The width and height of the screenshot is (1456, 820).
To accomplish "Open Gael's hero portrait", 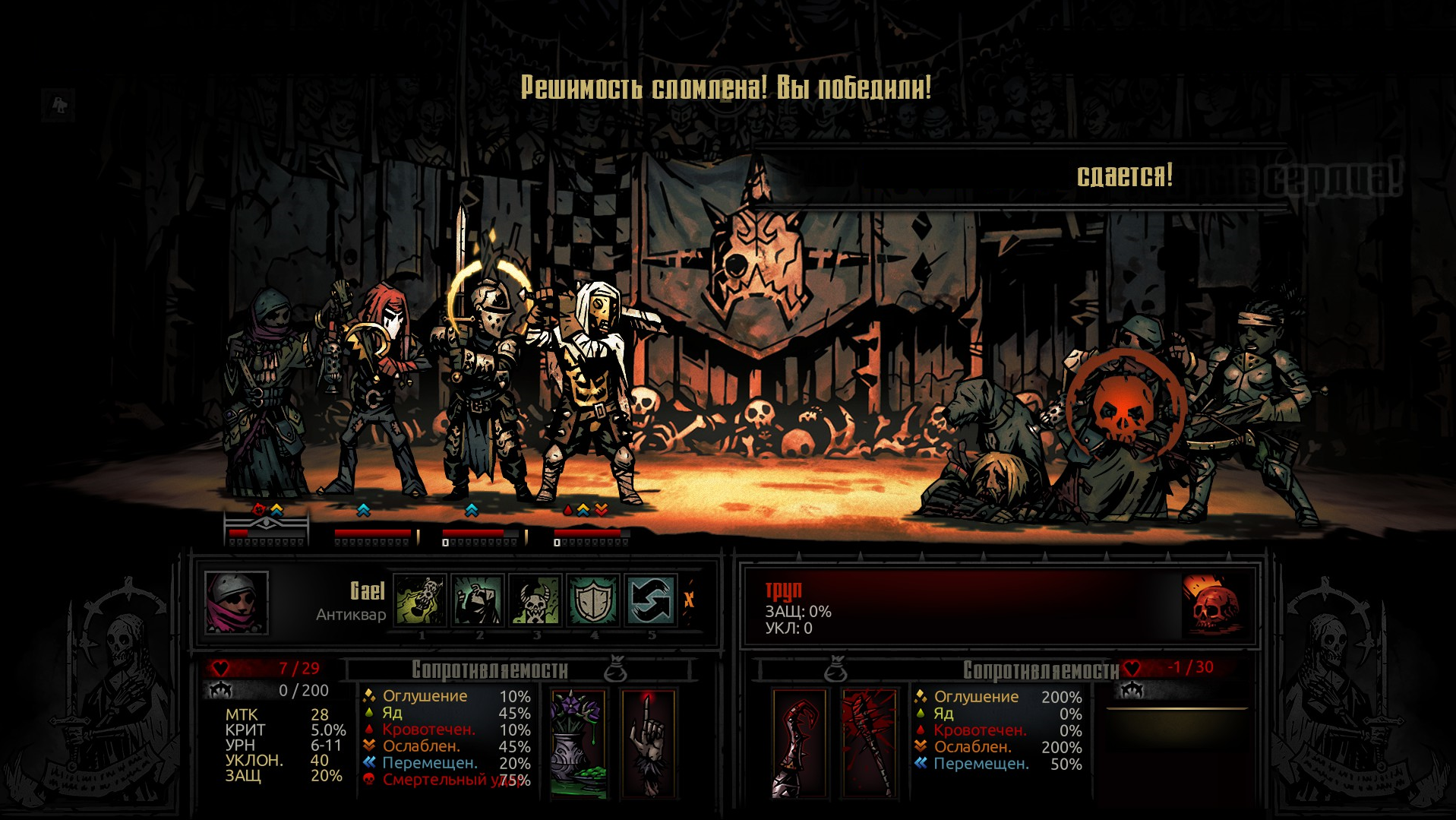I will [x=236, y=603].
